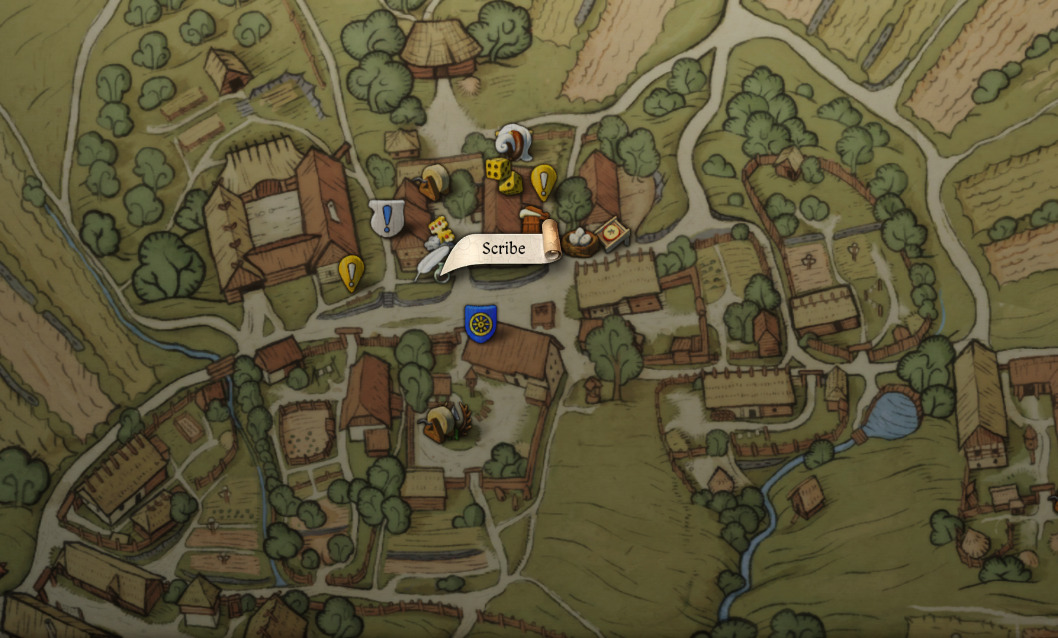Select the blue shield wheel marker

(481, 323)
